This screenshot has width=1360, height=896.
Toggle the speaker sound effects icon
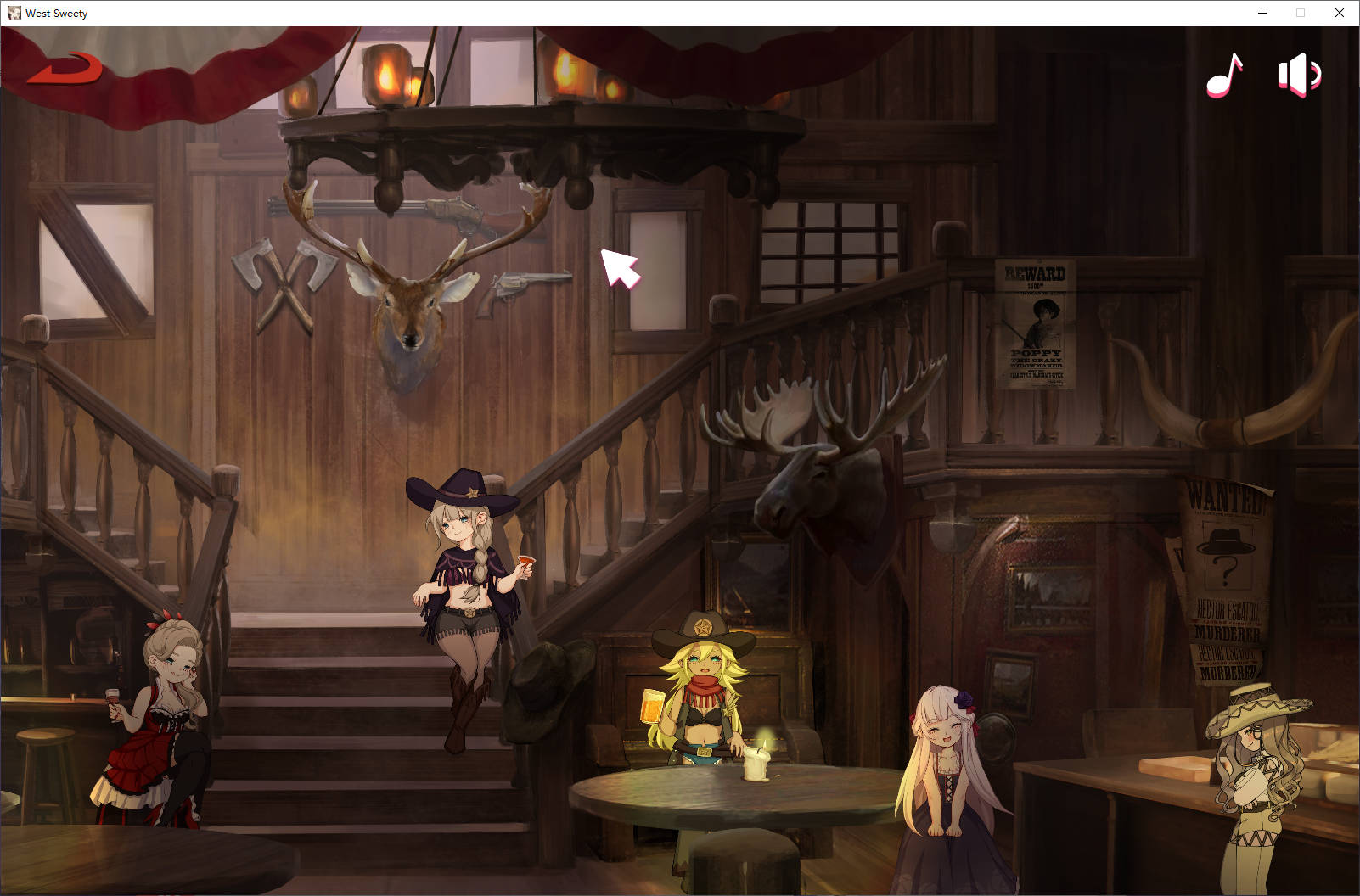(1299, 76)
